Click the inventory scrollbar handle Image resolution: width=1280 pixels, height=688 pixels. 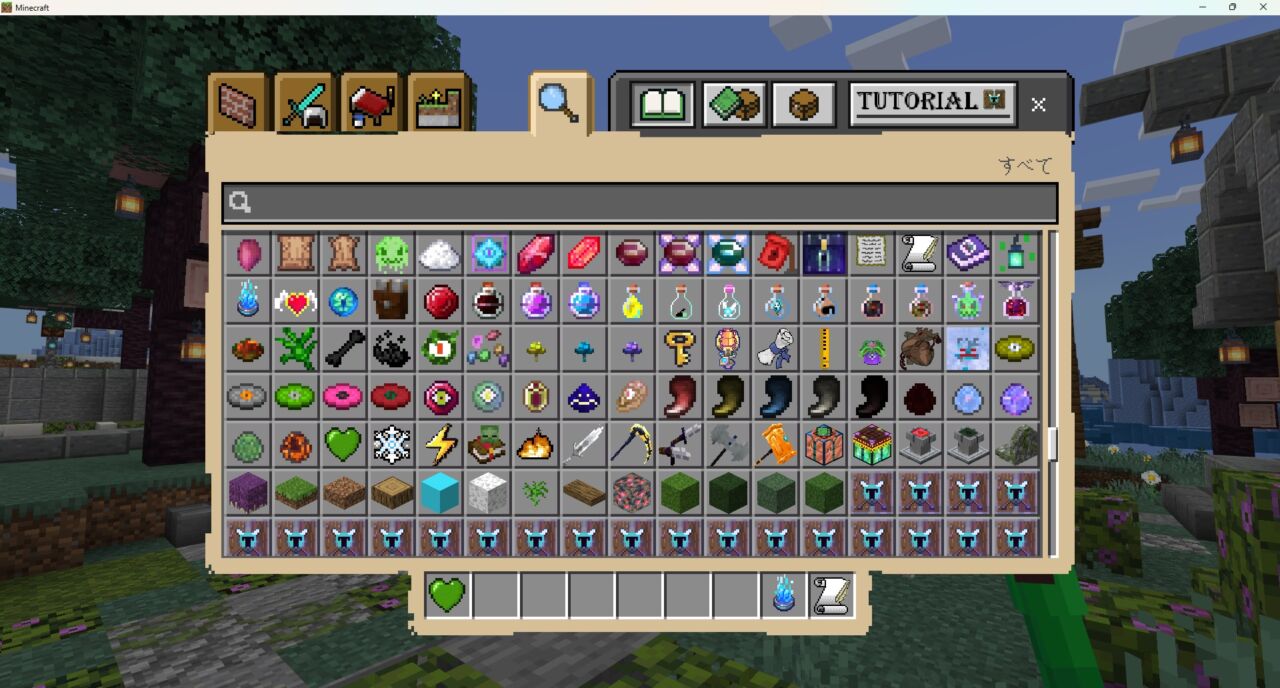coord(1052,443)
